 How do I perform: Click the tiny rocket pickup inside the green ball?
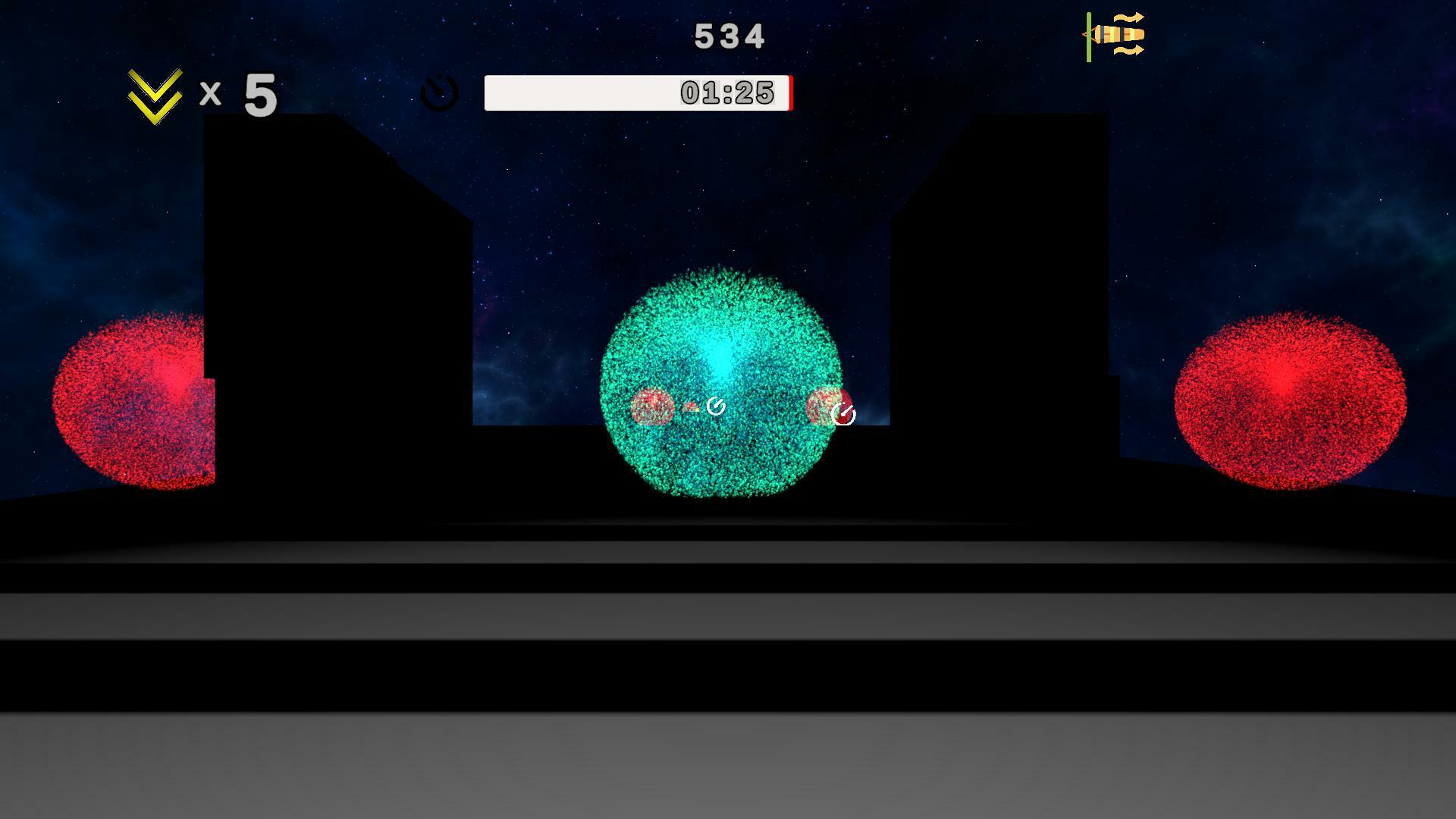pyautogui.click(x=692, y=406)
